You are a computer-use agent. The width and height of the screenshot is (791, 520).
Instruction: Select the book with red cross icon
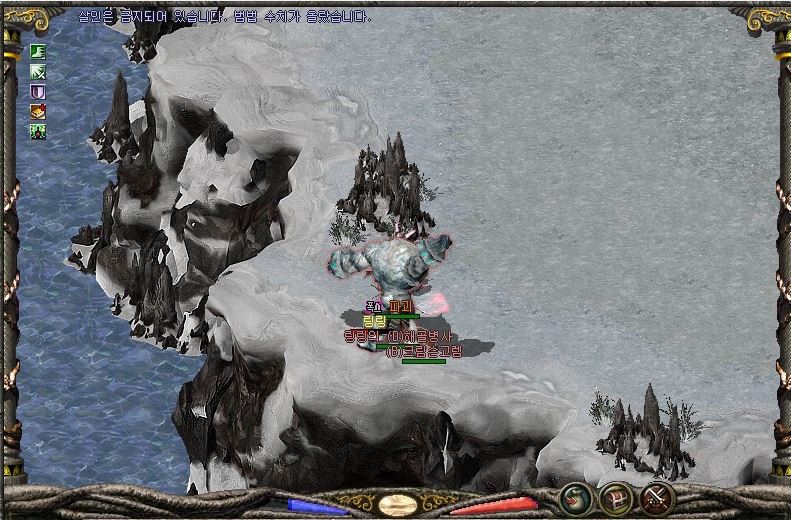(x=38, y=111)
